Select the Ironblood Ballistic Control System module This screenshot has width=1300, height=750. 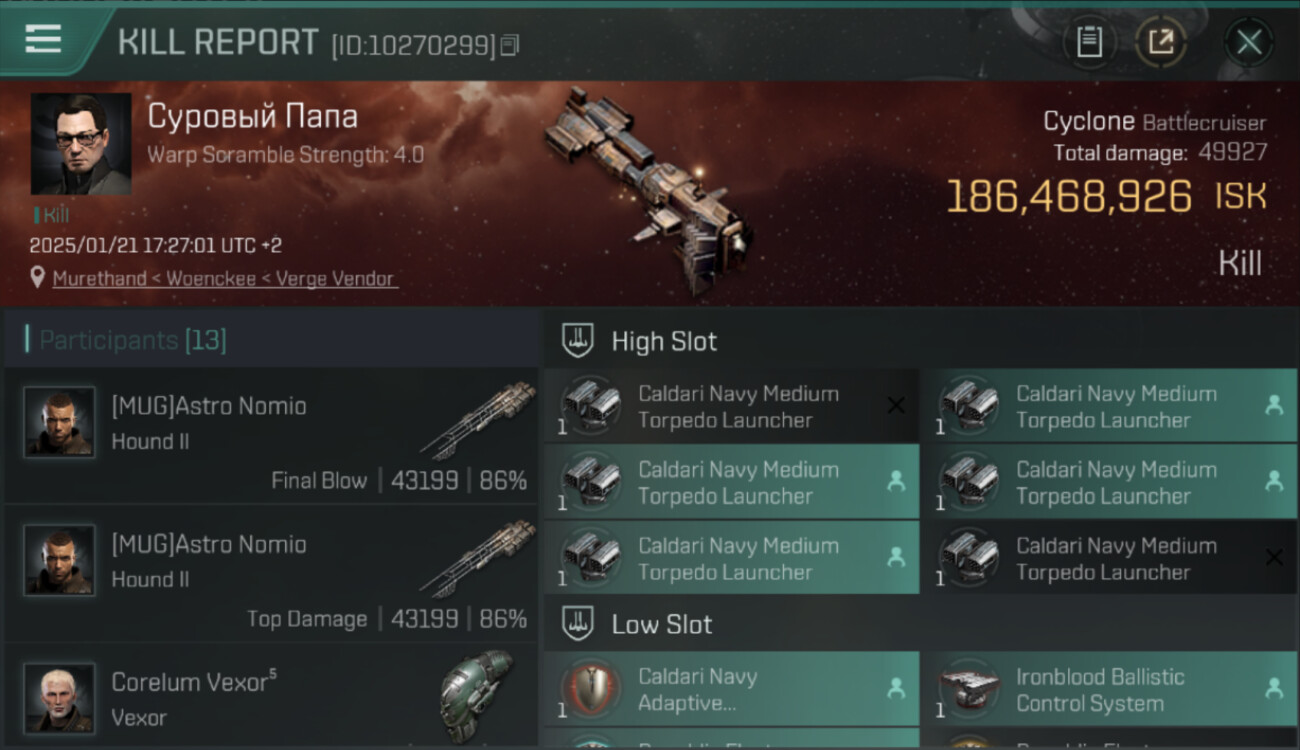pyautogui.click(x=1109, y=689)
